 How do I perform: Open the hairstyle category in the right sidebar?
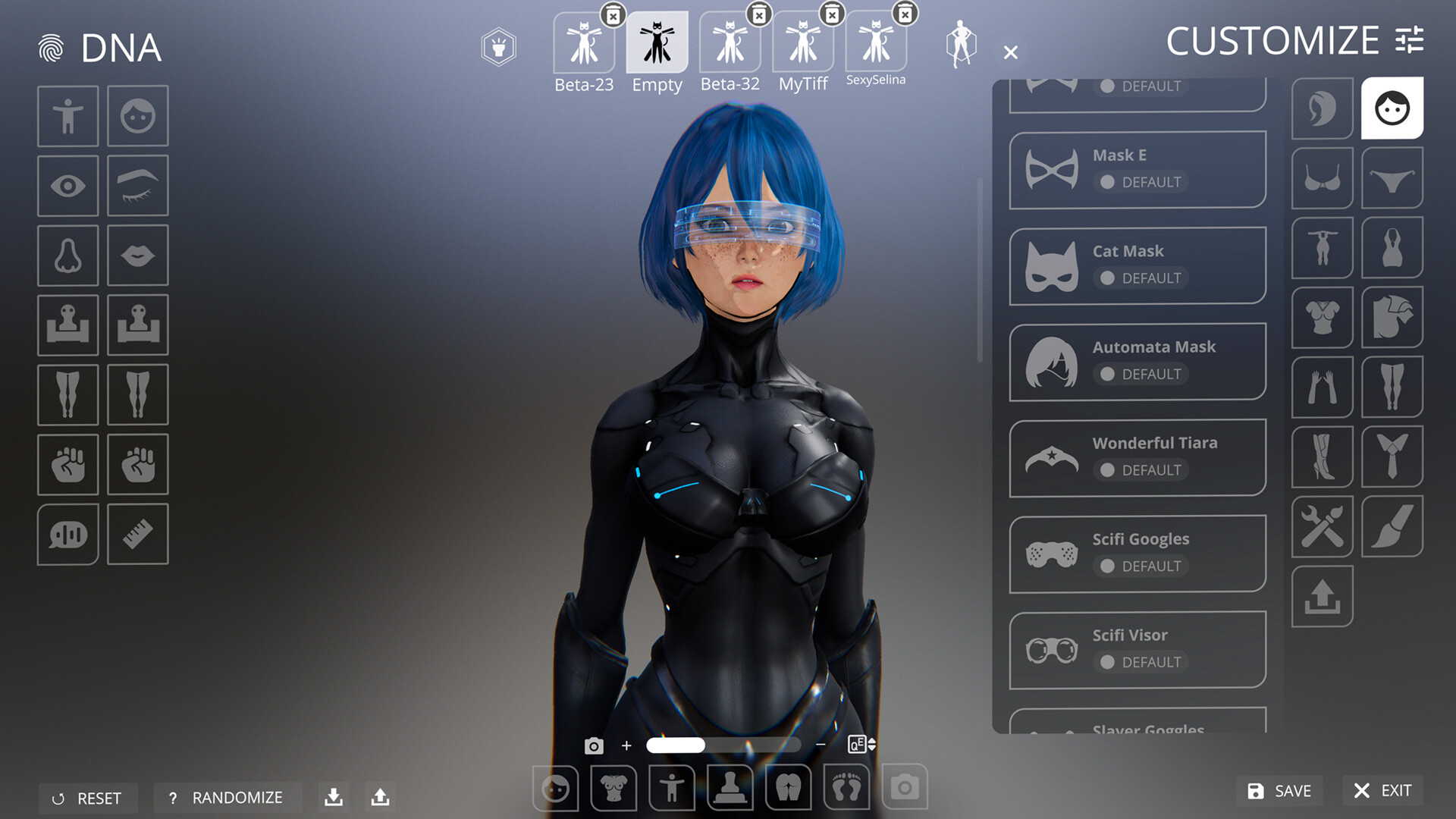point(1322,108)
